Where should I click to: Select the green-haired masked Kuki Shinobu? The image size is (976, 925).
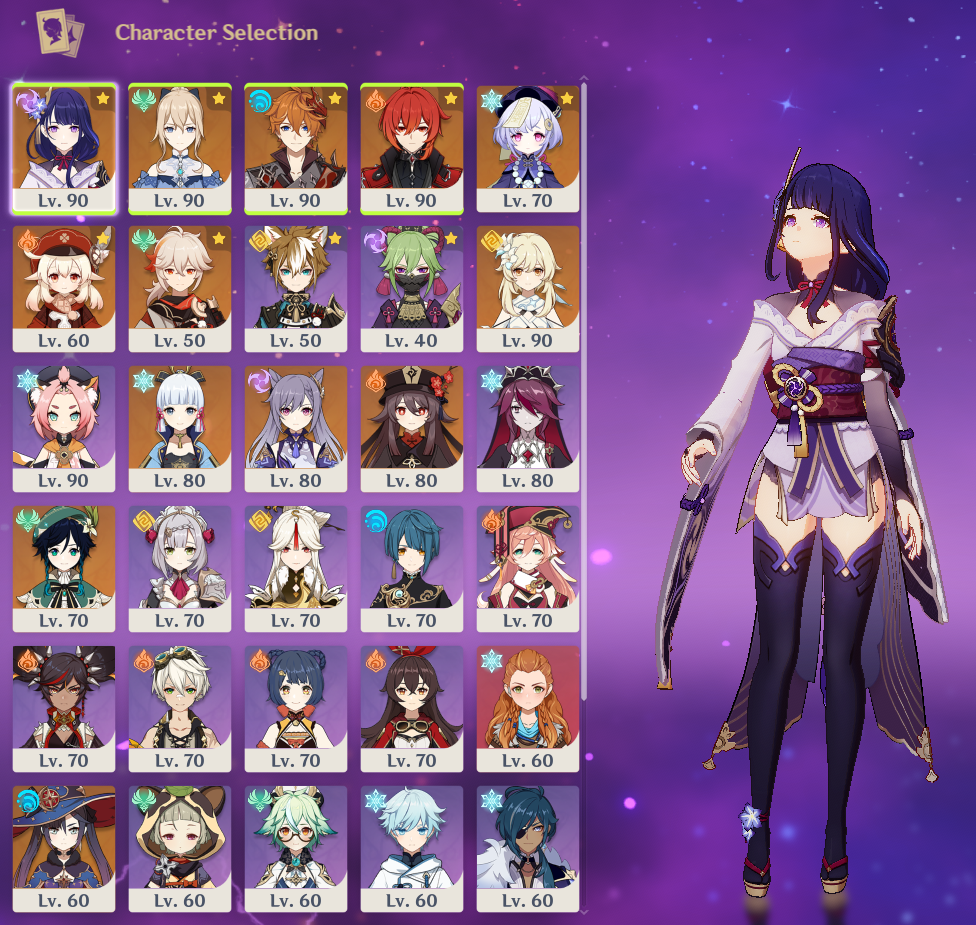tap(412, 288)
